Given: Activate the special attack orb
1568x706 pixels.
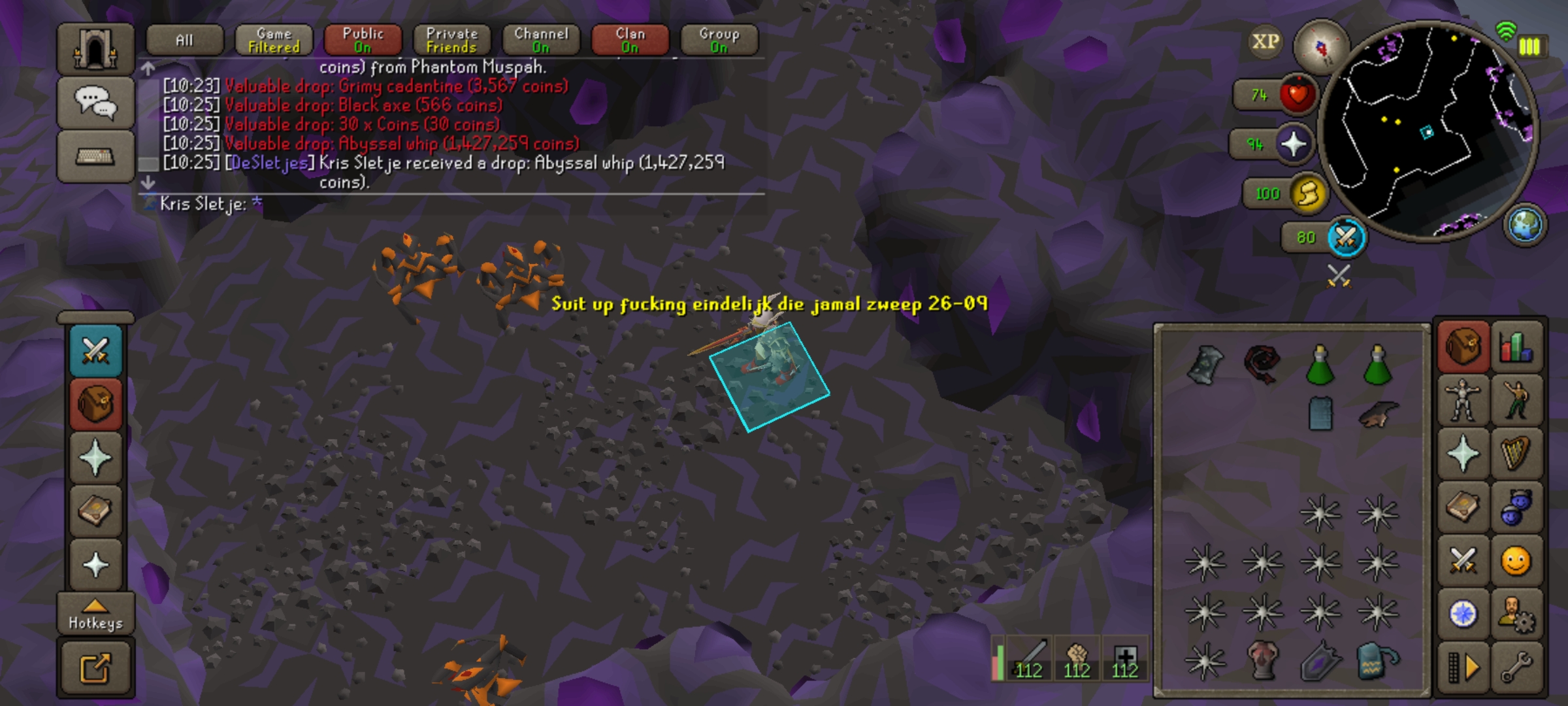Looking at the screenshot, I should [1345, 237].
